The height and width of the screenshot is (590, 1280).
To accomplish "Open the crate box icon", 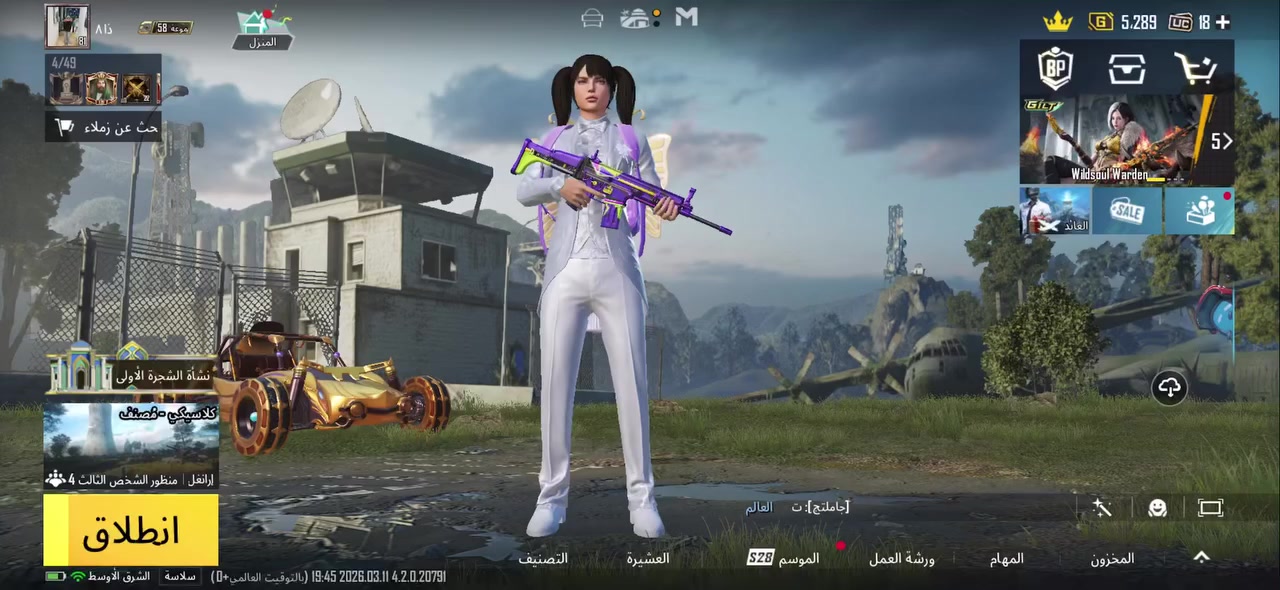I will [x=1126, y=69].
